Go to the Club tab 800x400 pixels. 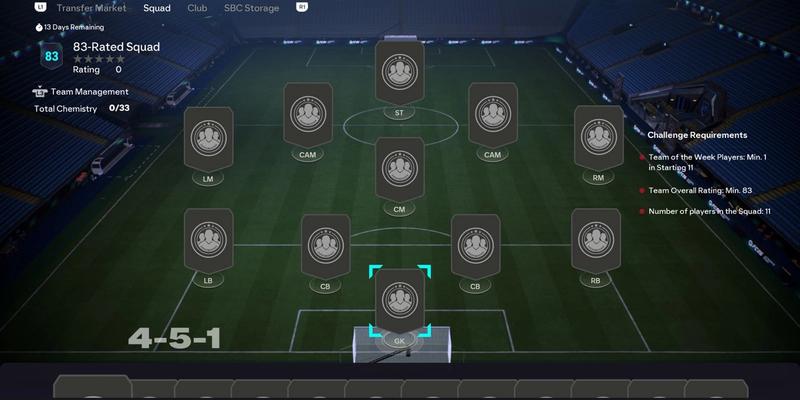(x=198, y=7)
